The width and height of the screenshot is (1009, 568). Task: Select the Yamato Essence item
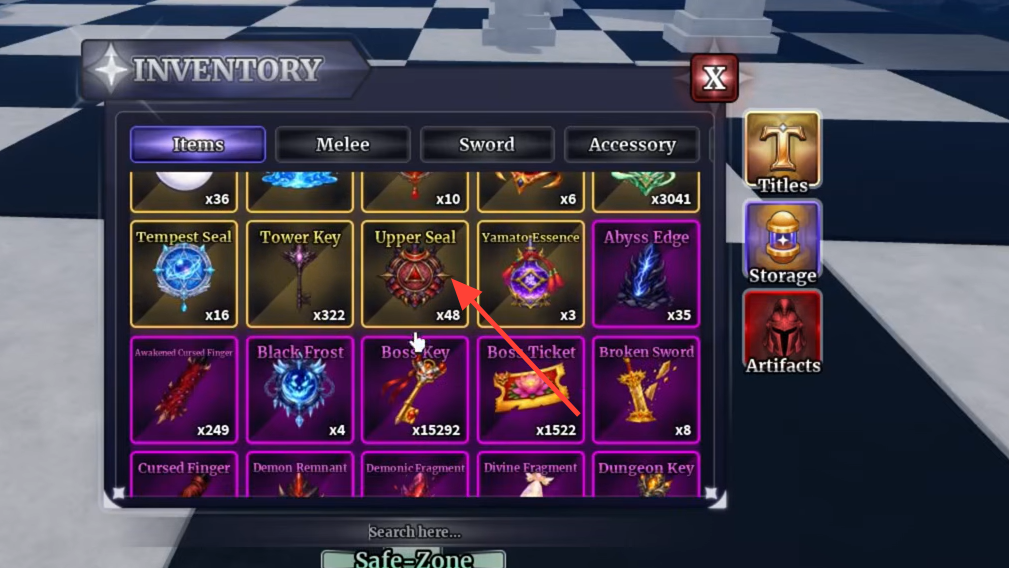click(531, 275)
